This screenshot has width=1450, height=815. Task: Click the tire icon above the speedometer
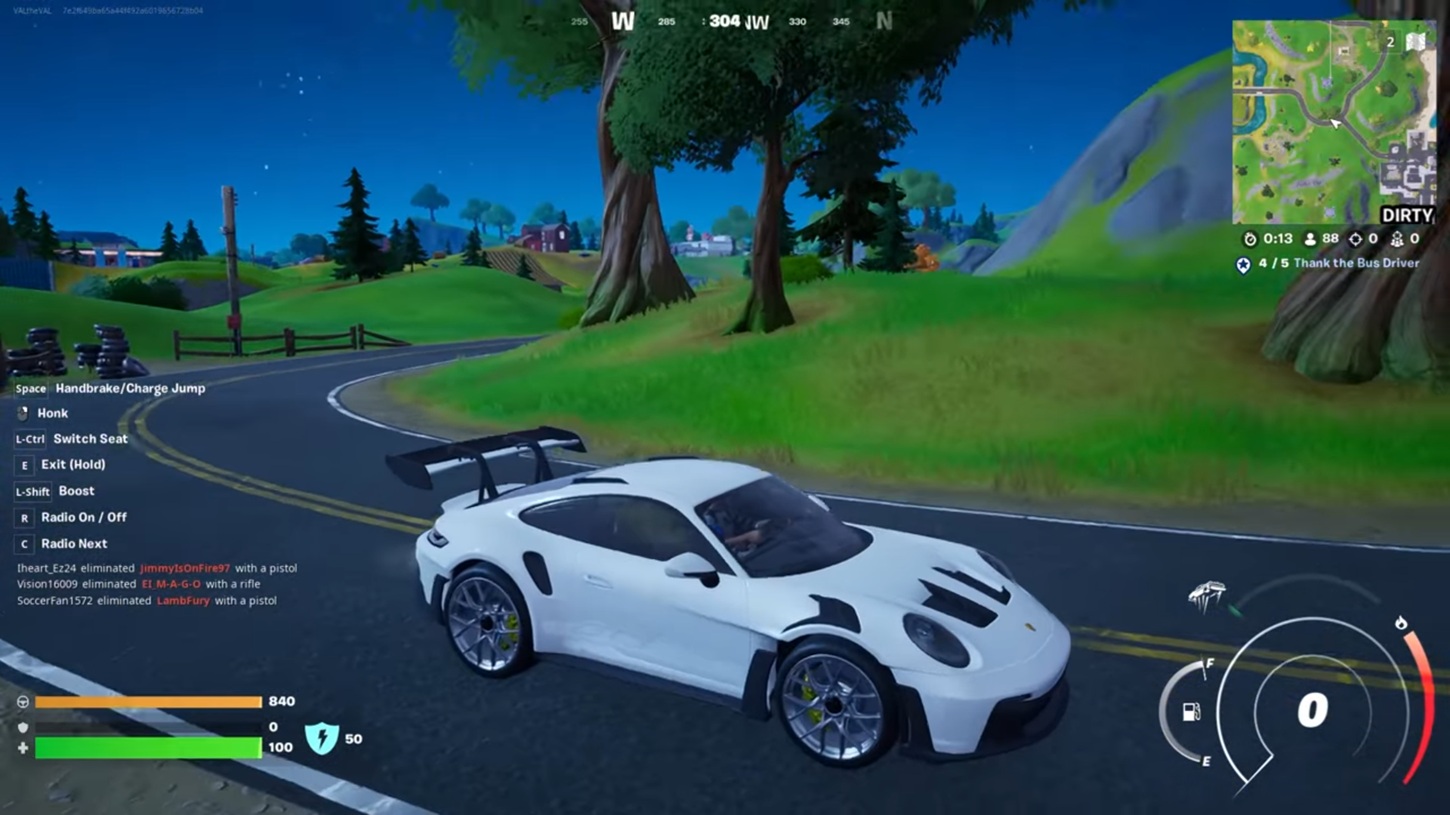point(1207,595)
